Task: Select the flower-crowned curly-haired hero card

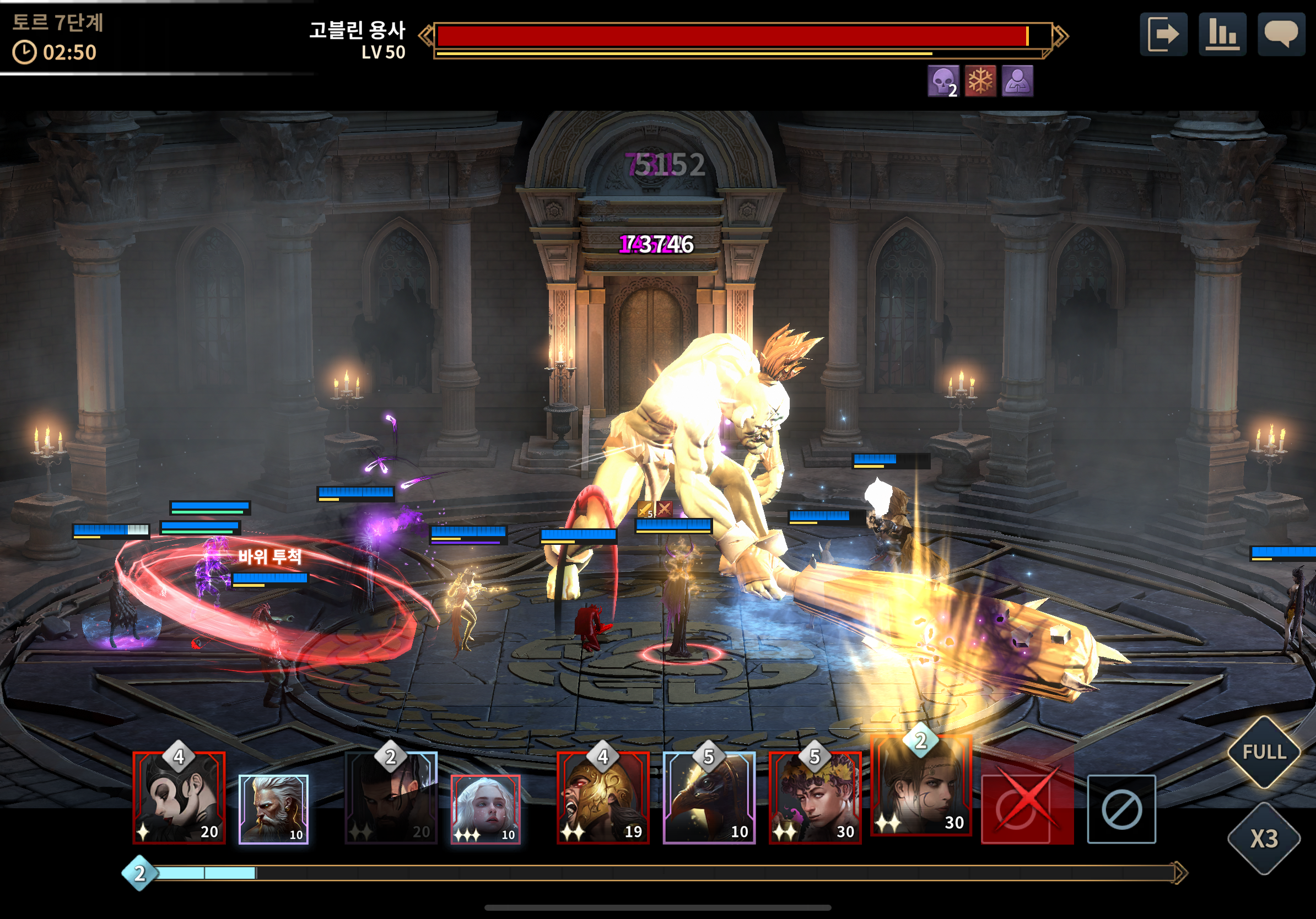Action: click(815, 798)
